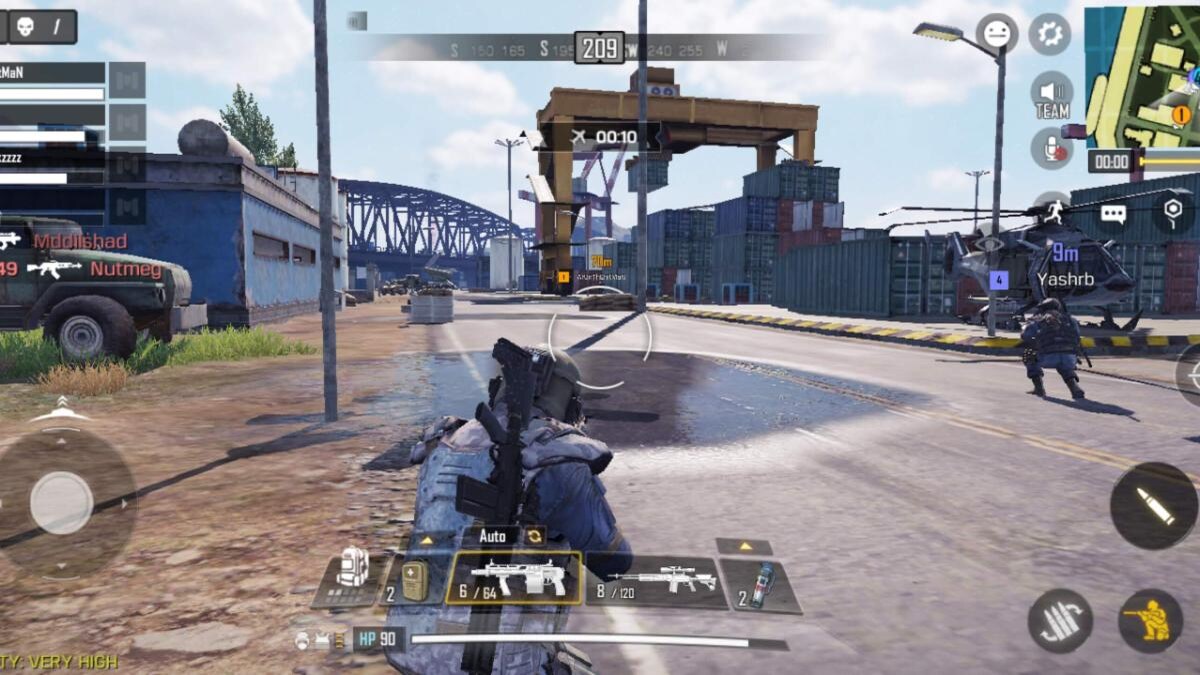
Task: Open the quick chat speech bubble
Action: 1113,213
